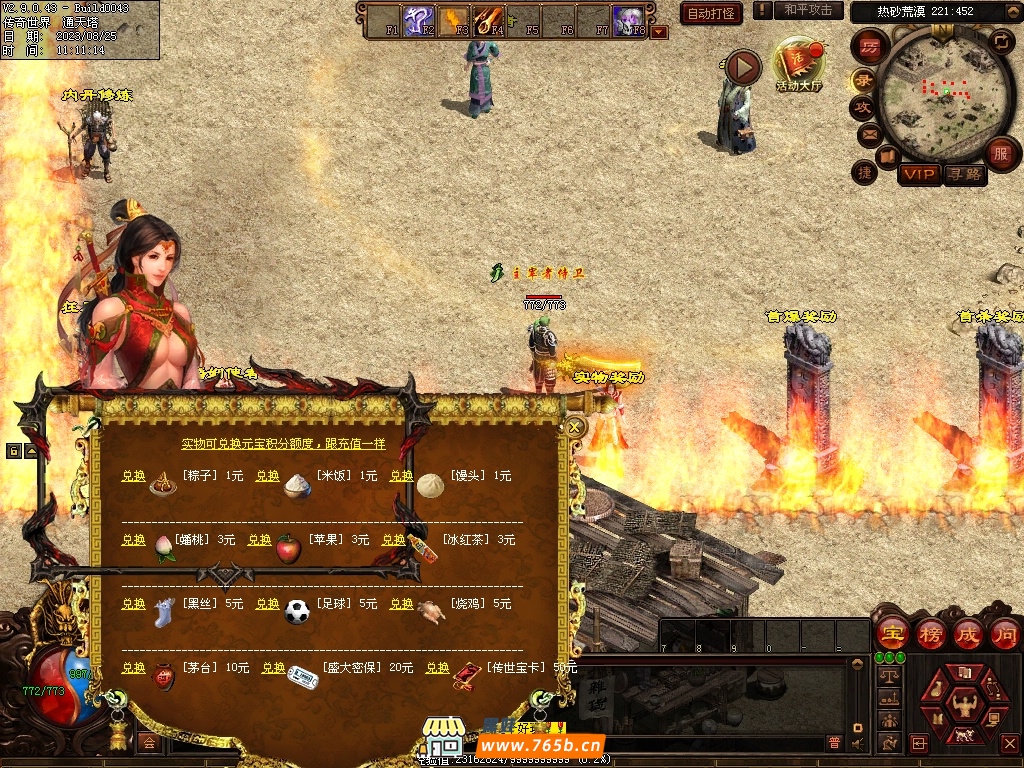Open the 宝 treasure shop button

pyautogui.click(x=891, y=634)
